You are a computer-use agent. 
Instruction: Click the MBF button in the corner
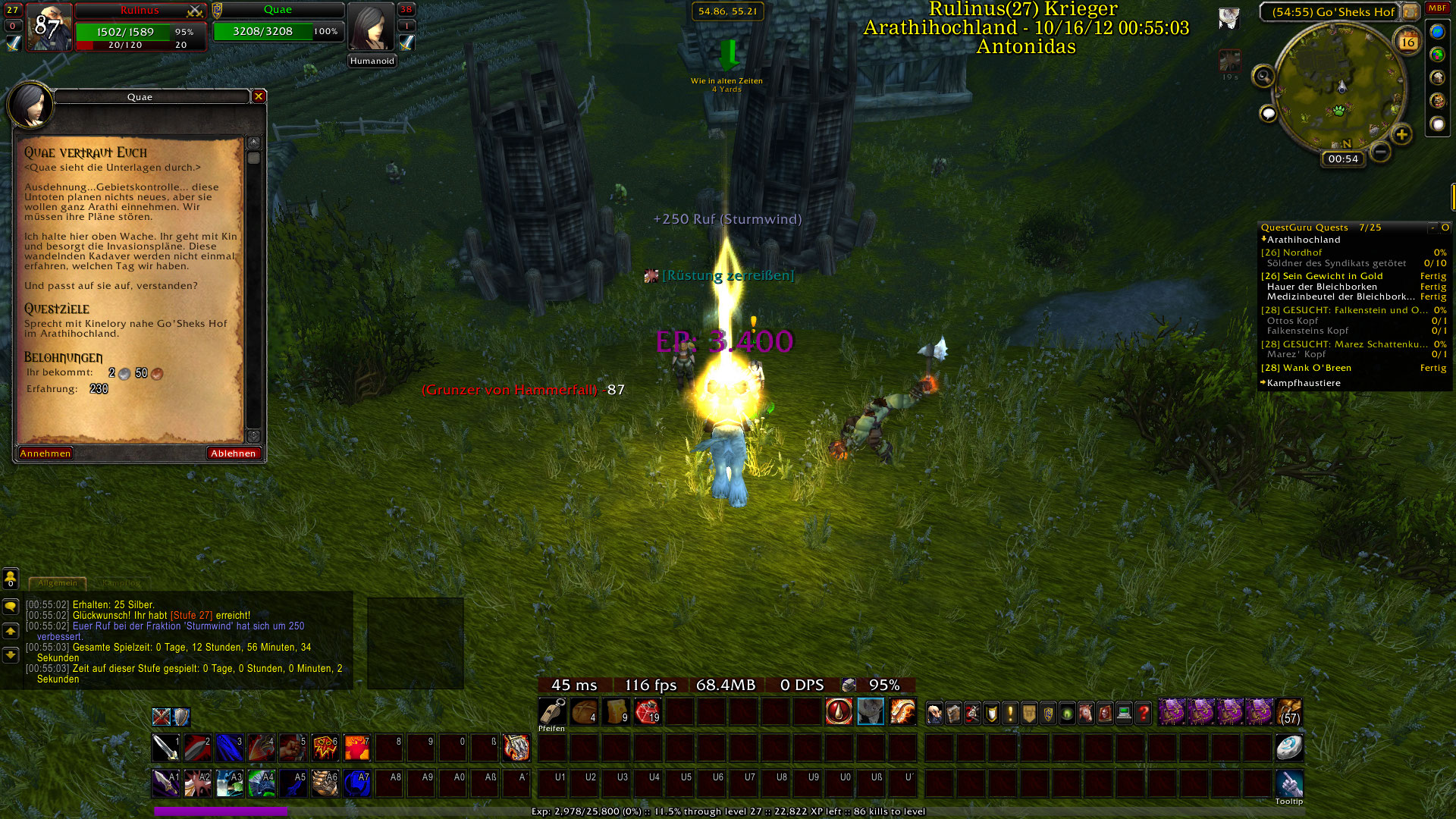(x=1437, y=8)
